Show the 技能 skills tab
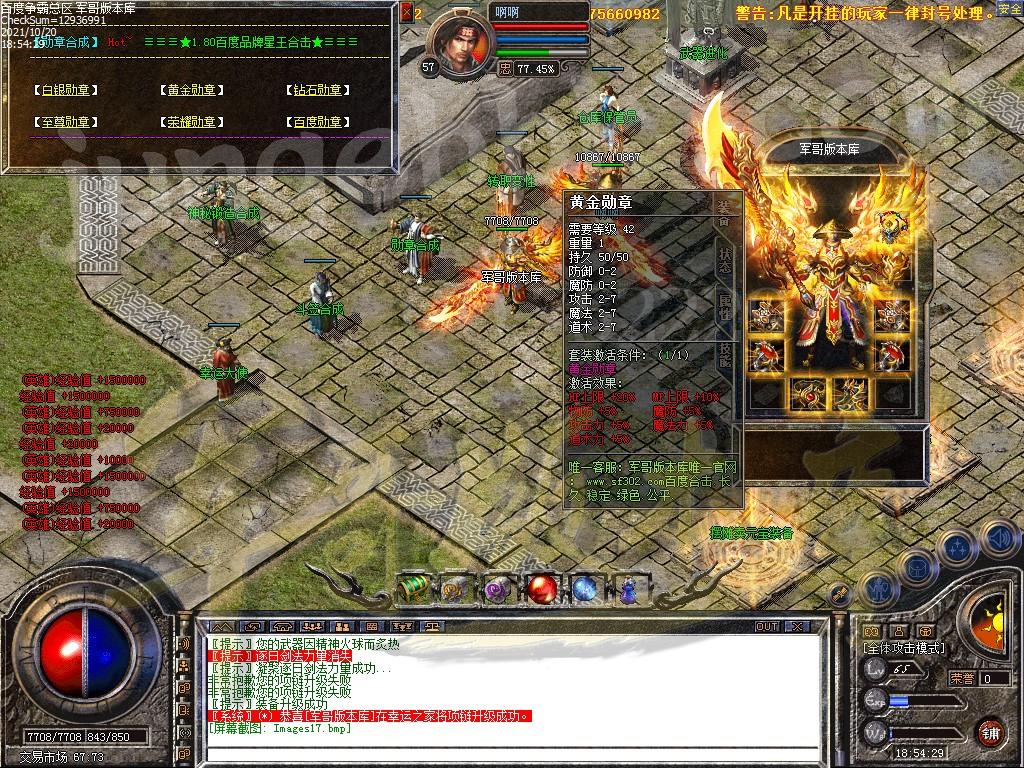This screenshot has height=768, width=1024. [x=724, y=355]
